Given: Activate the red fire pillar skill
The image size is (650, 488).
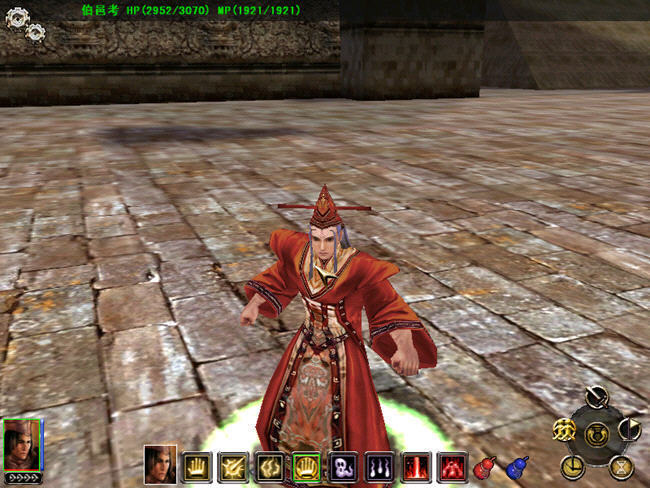Looking at the screenshot, I should click(415, 466).
